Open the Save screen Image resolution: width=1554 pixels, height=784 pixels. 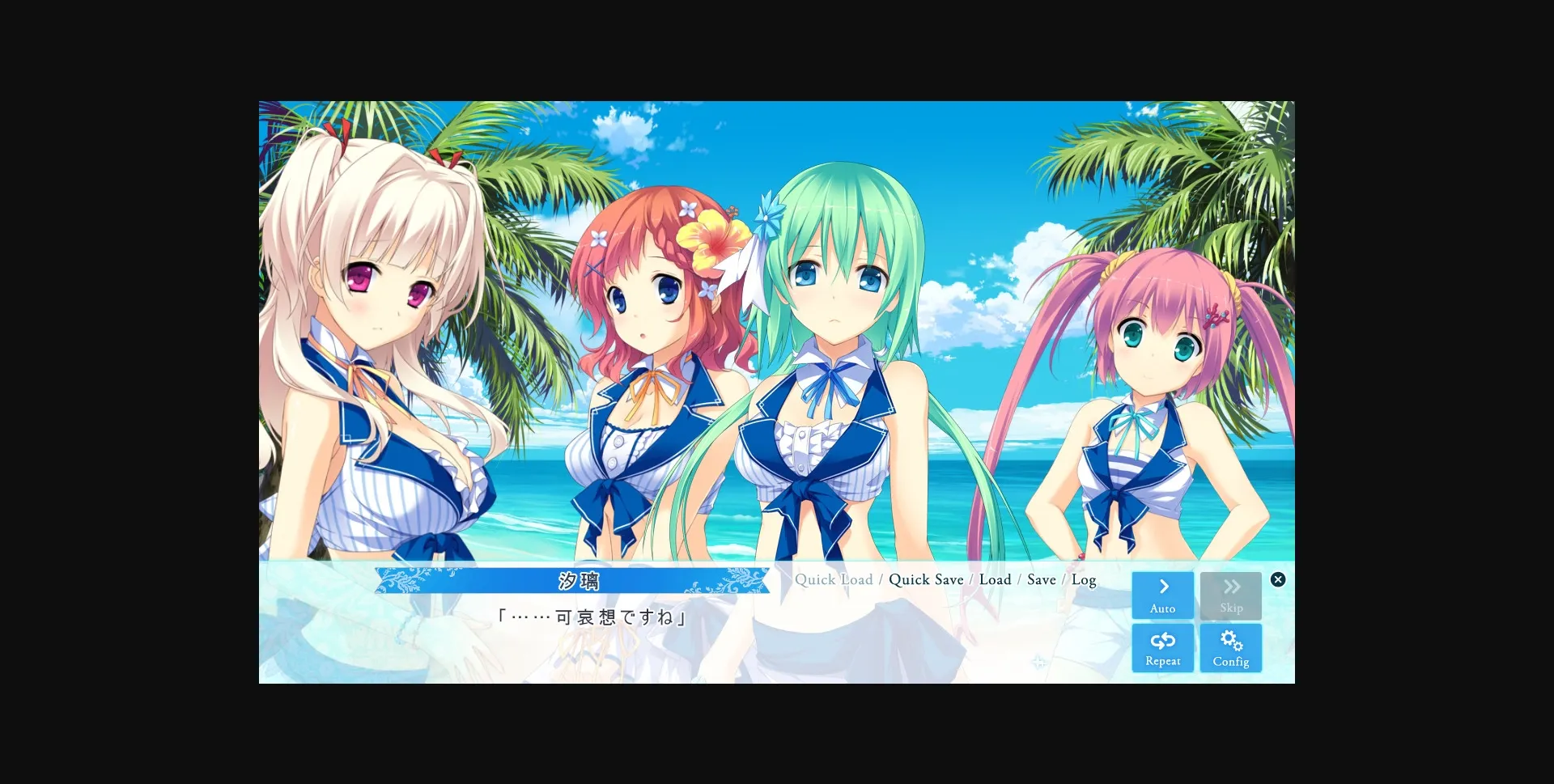[x=1041, y=579]
